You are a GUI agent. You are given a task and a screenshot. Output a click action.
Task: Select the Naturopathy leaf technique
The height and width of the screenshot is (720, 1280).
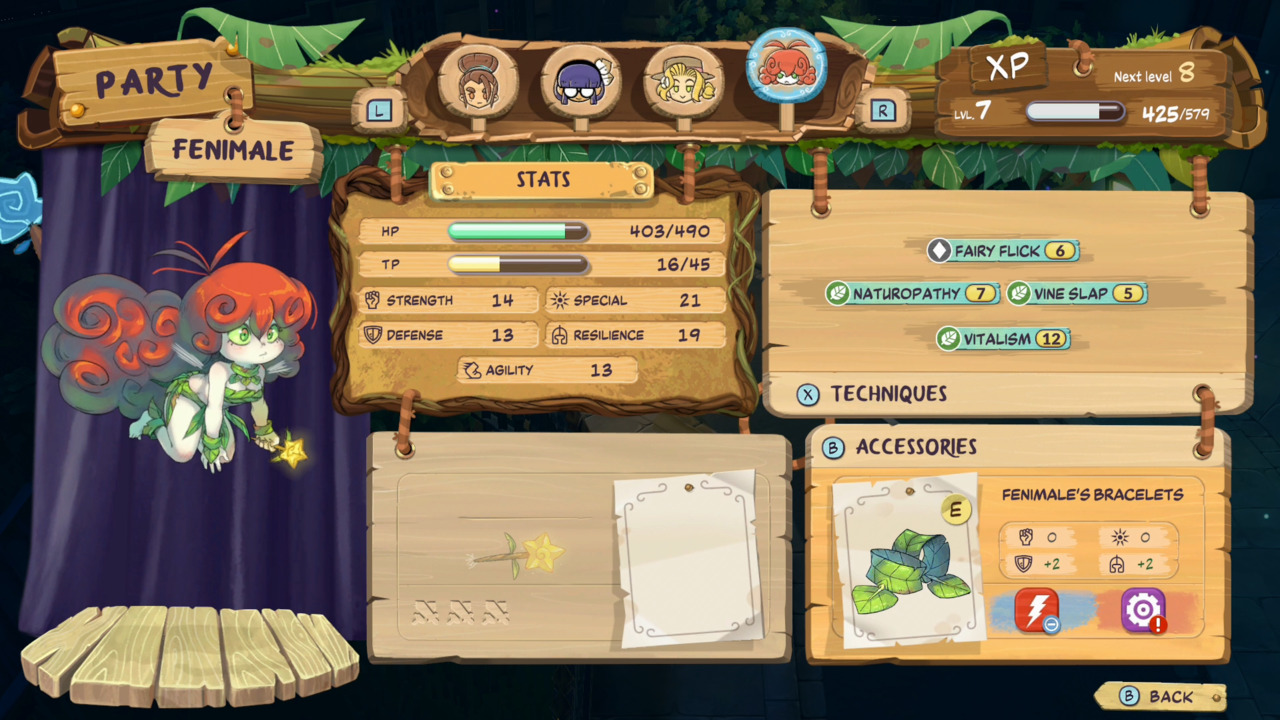(838, 294)
